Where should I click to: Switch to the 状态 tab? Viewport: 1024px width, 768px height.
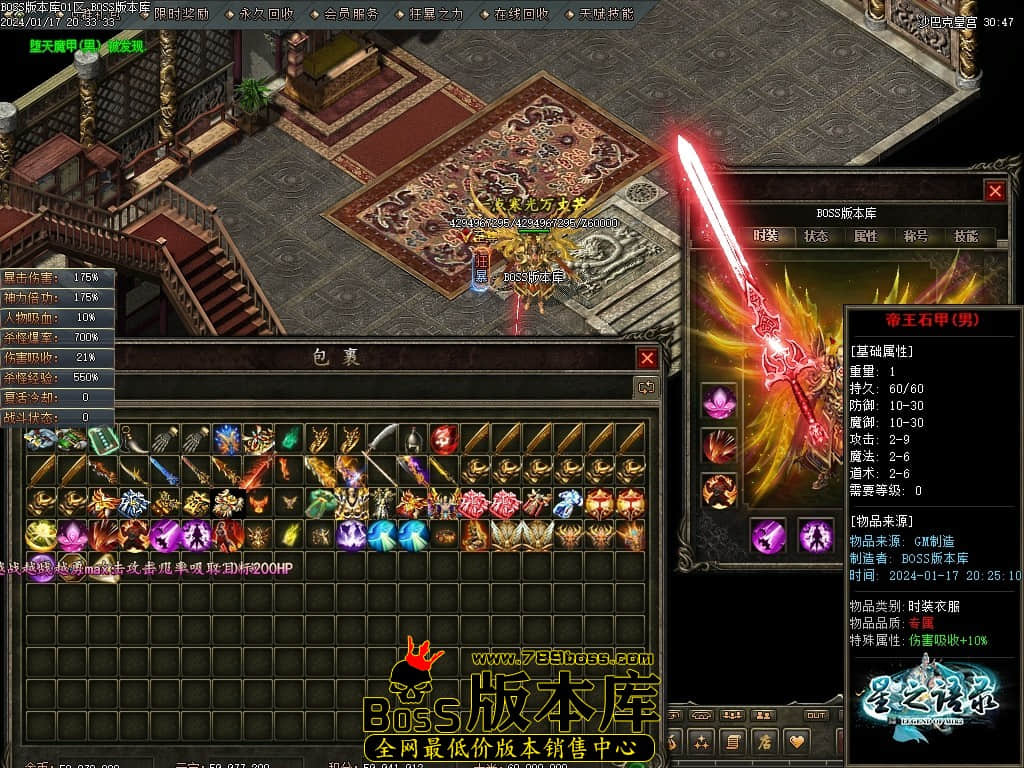pyautogui.click(x=816, y=236)
